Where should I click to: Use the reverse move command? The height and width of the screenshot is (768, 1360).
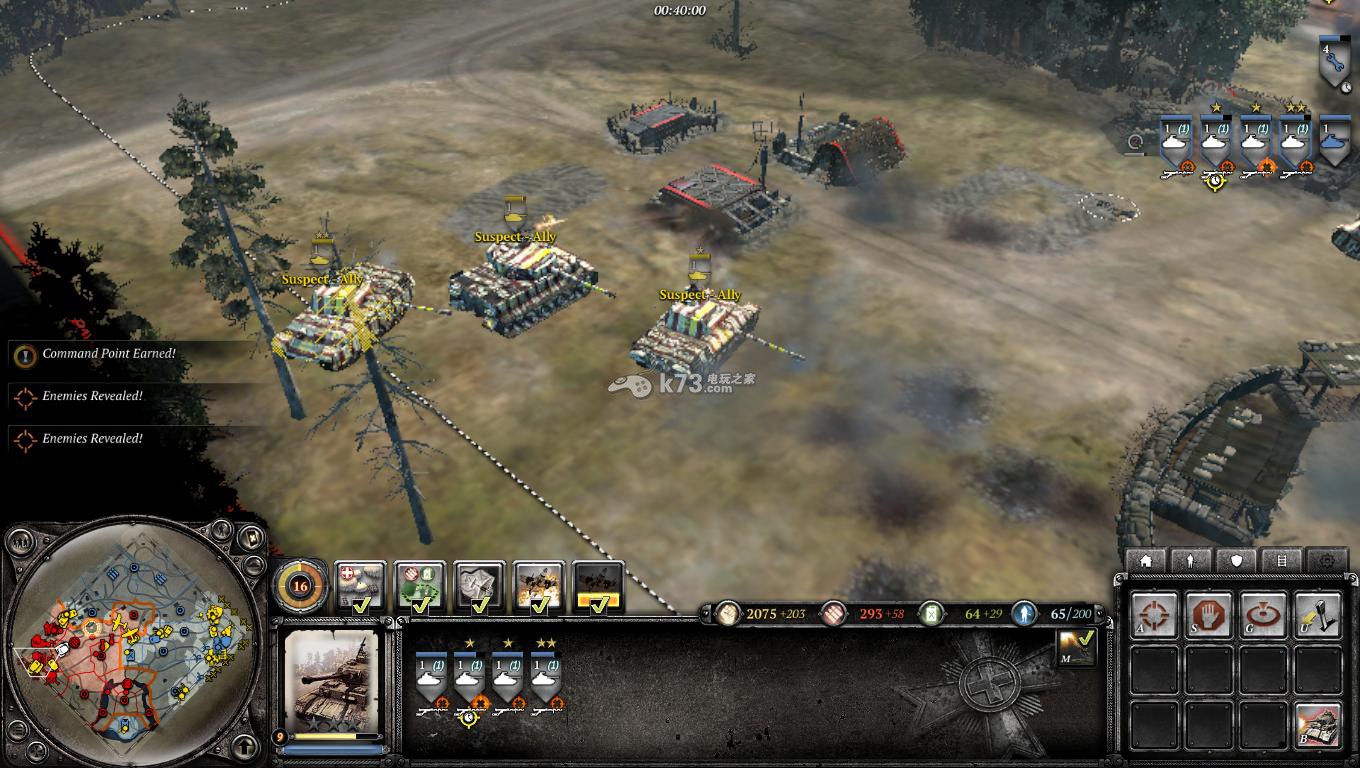point(1317,615)
